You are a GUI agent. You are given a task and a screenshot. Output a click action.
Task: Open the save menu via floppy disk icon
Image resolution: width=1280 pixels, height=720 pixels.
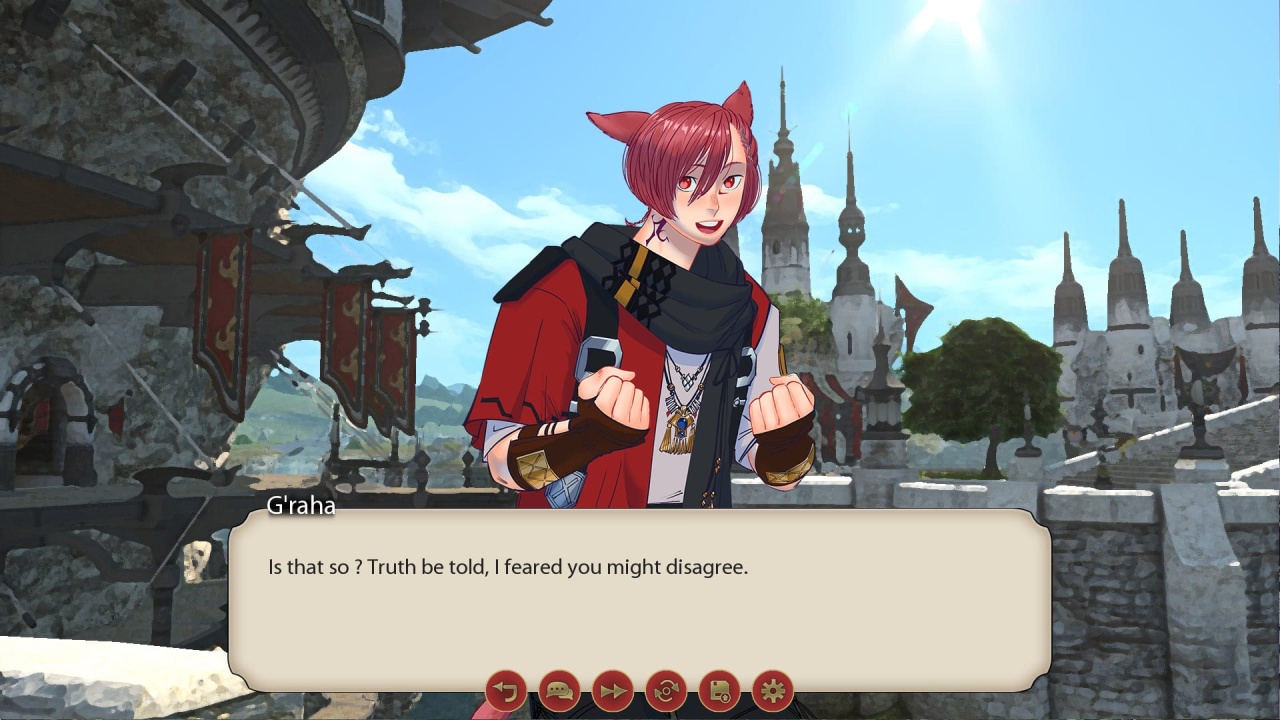coord(719,691)
